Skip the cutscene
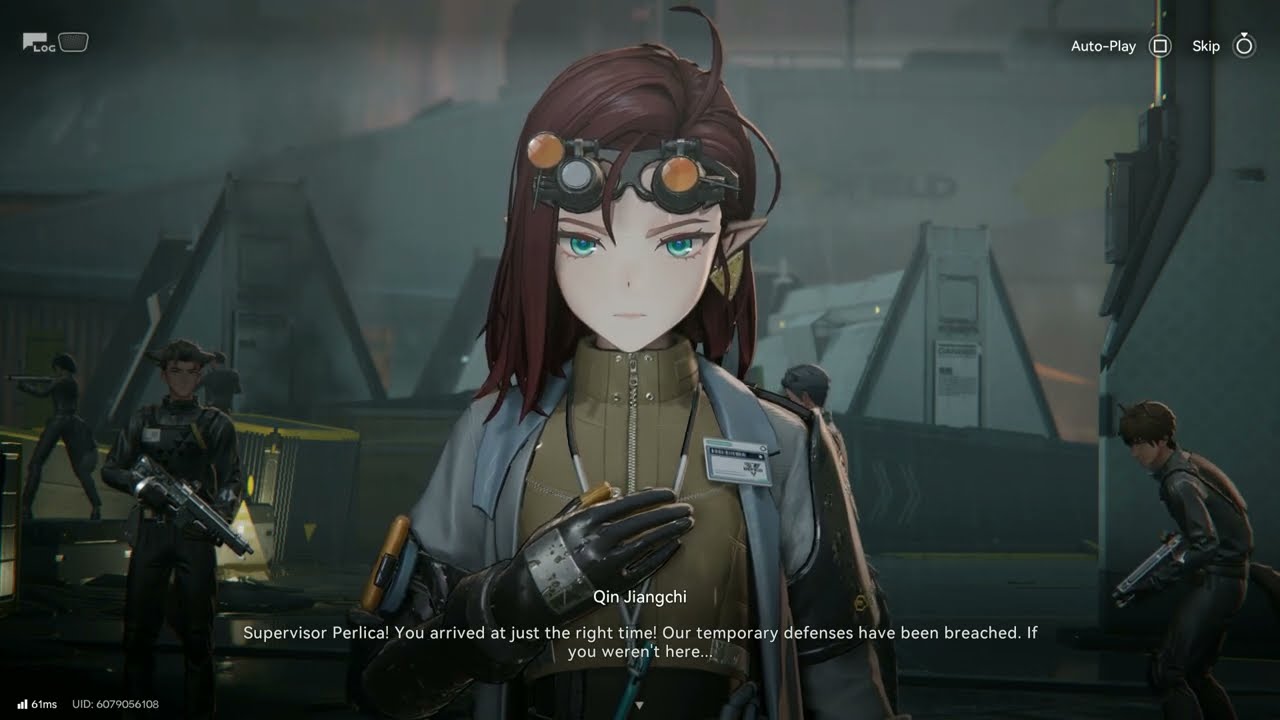The image size is (1280, 720). [x=1243, y=46]
